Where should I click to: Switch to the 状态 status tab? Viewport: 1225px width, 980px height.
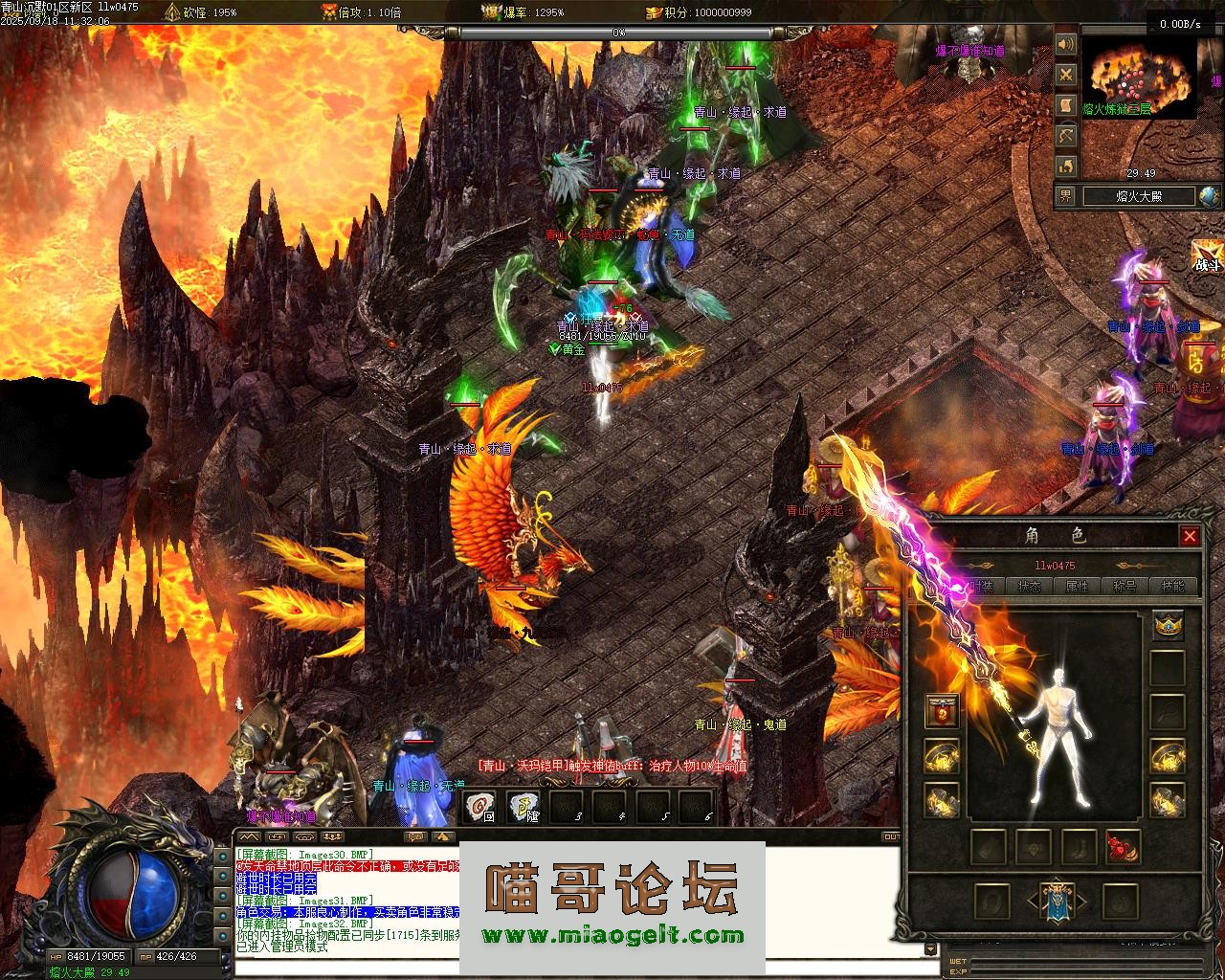(1030, 586)
